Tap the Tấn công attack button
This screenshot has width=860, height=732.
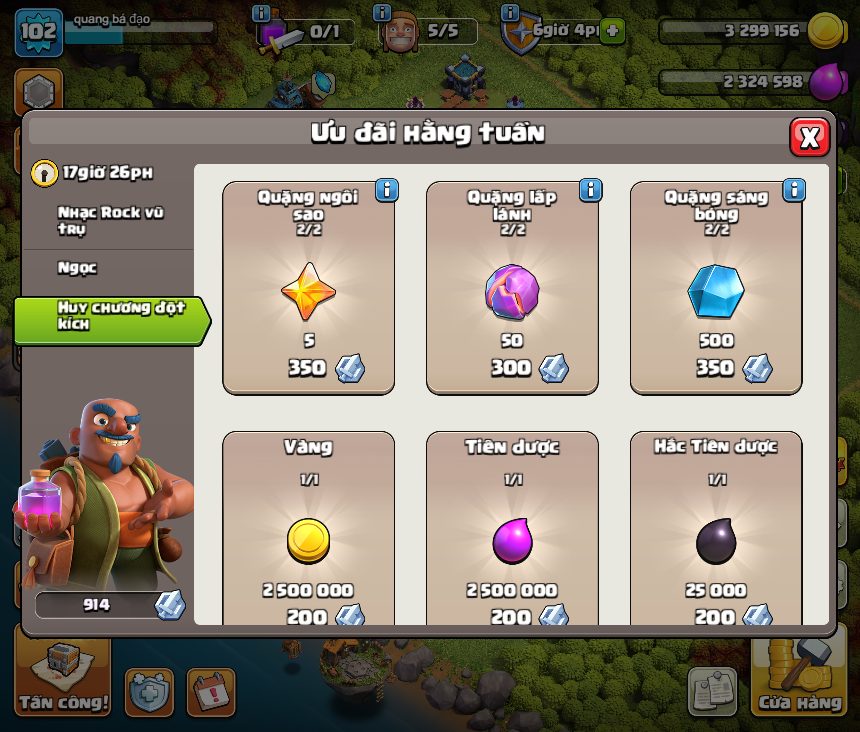[x=63, y=678]
